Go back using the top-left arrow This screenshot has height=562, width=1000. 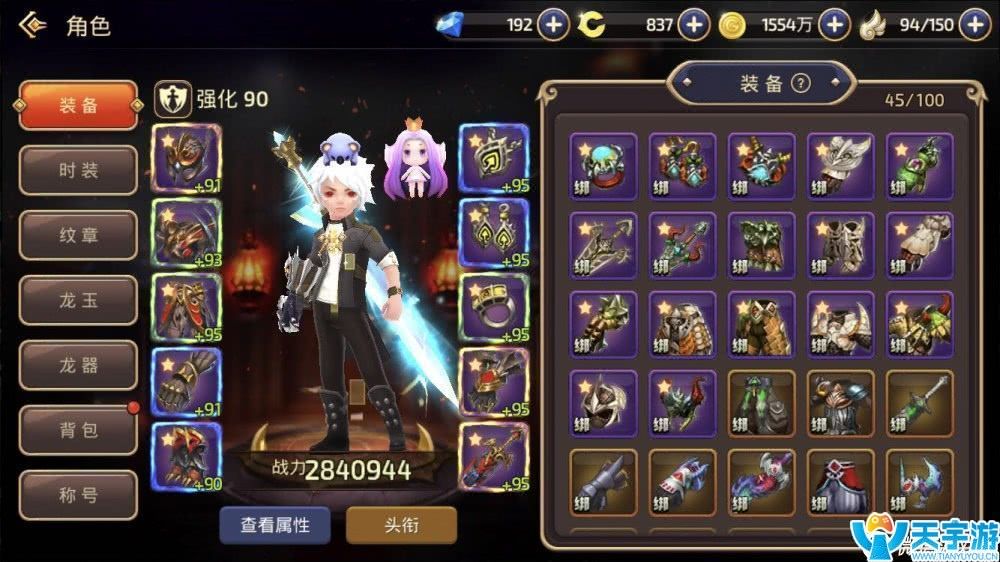tap(31, 24)
